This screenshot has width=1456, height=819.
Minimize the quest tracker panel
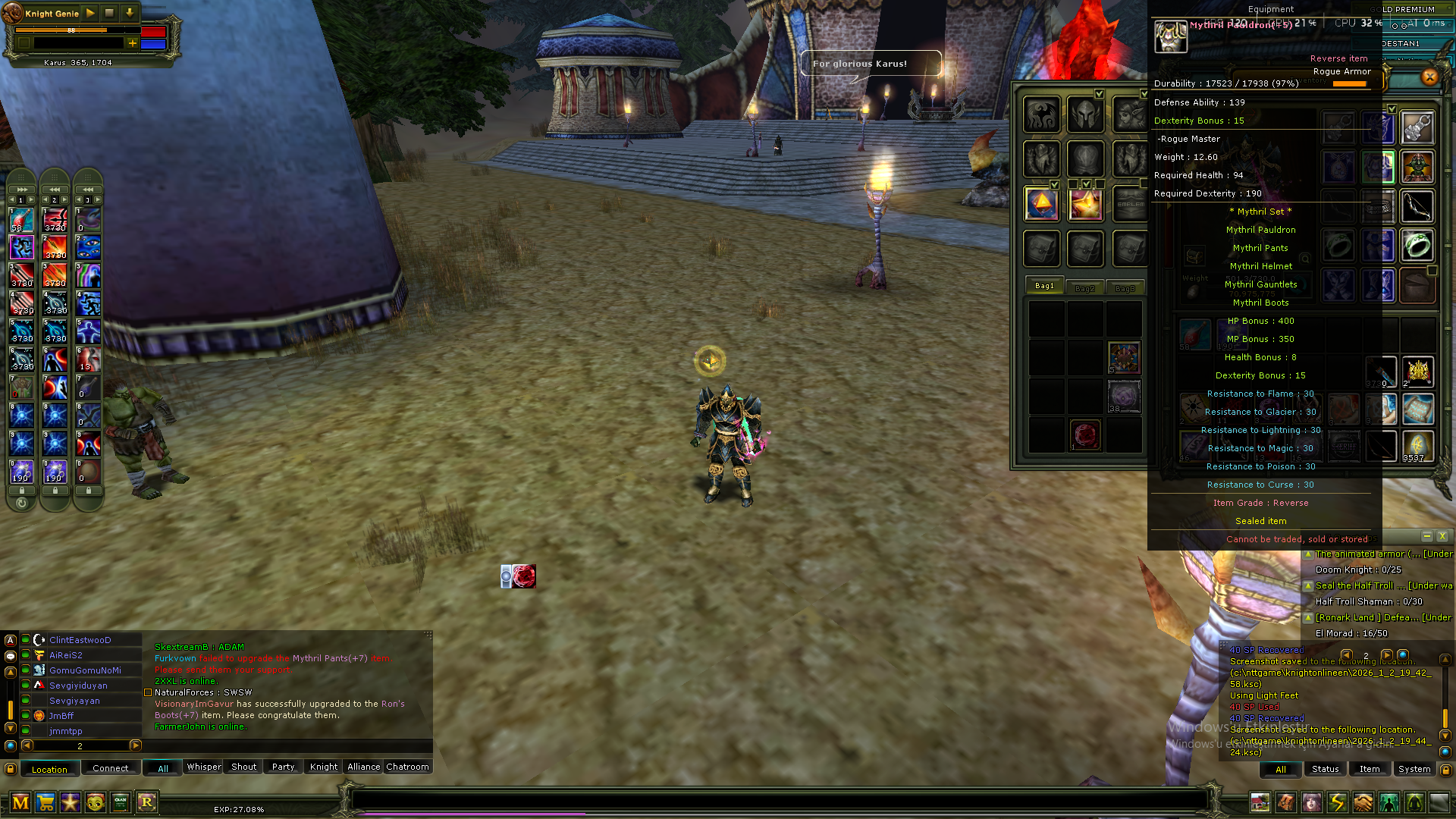[1426, 537]
